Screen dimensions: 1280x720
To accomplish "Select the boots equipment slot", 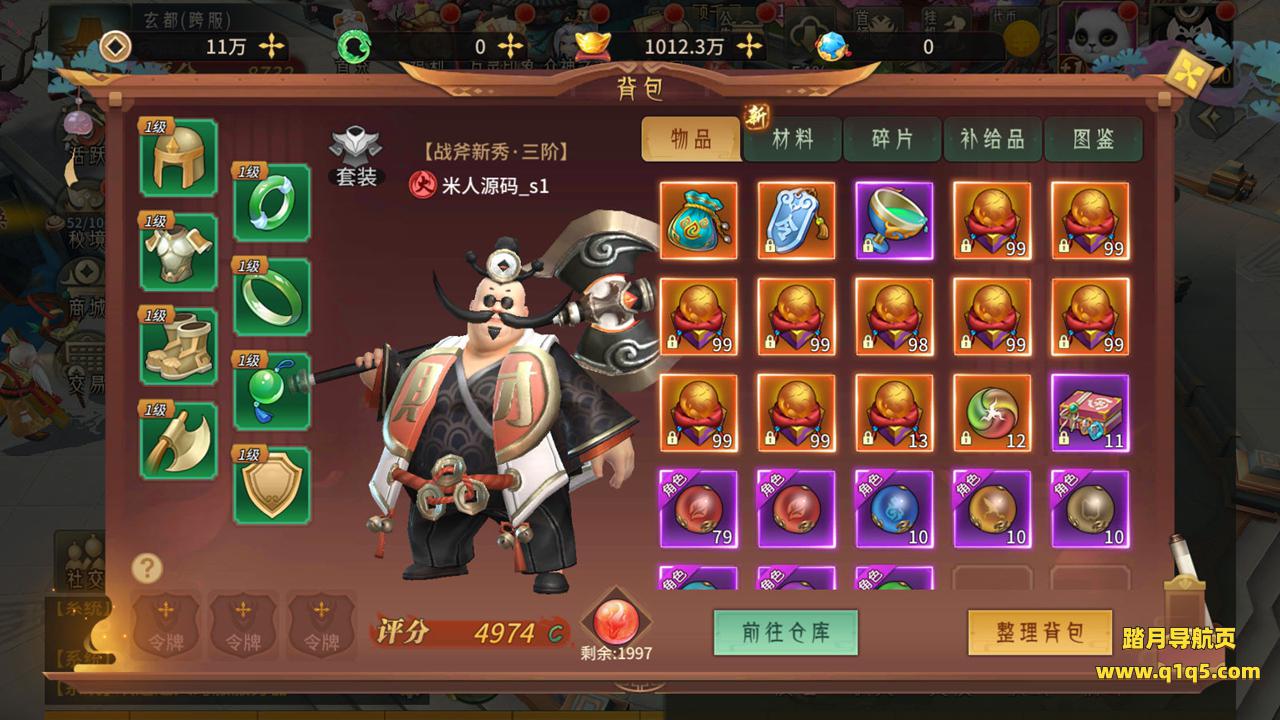I will [x=179, y=346].
